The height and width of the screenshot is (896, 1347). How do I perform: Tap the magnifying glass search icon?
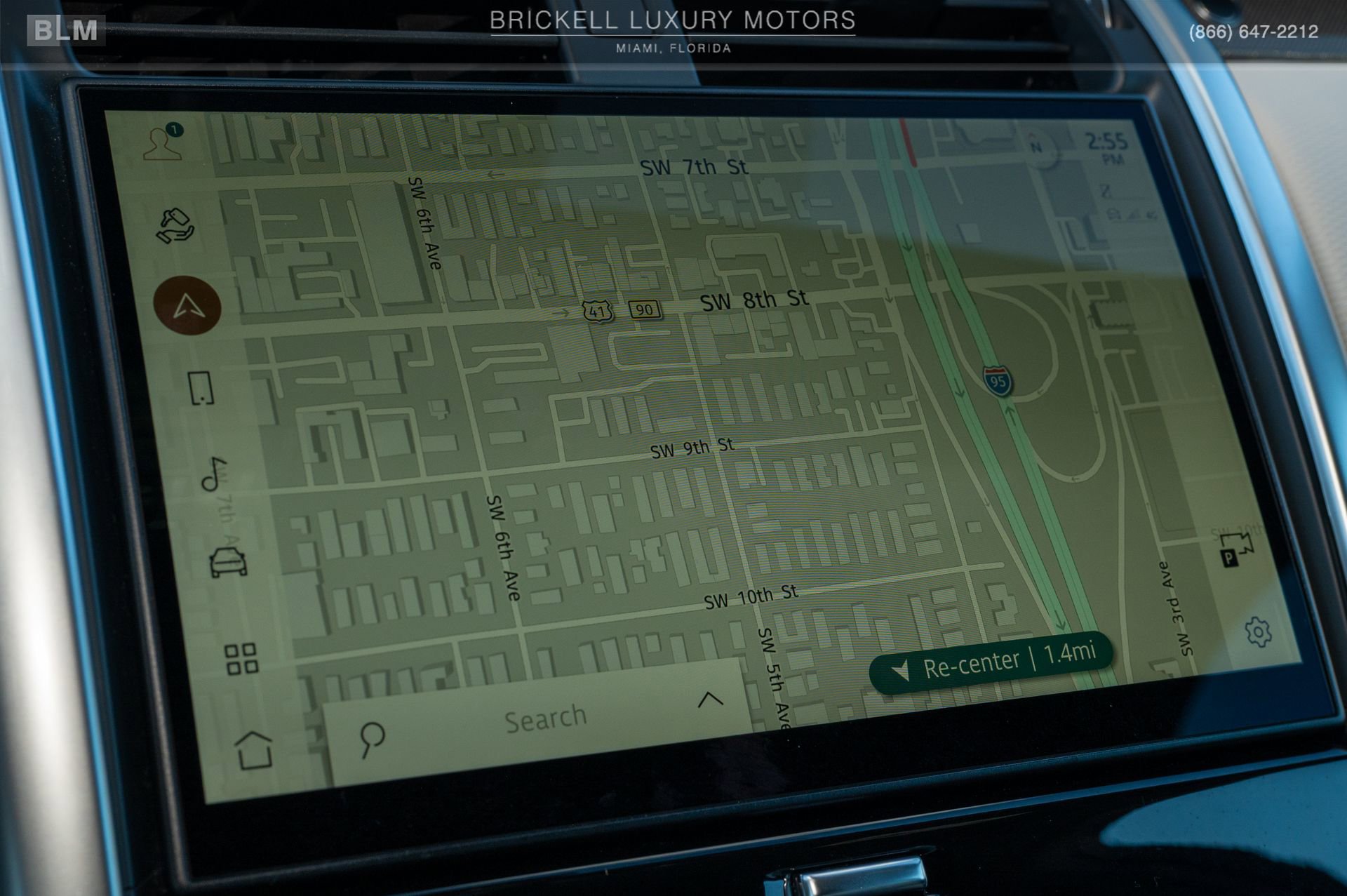(372, 739)
